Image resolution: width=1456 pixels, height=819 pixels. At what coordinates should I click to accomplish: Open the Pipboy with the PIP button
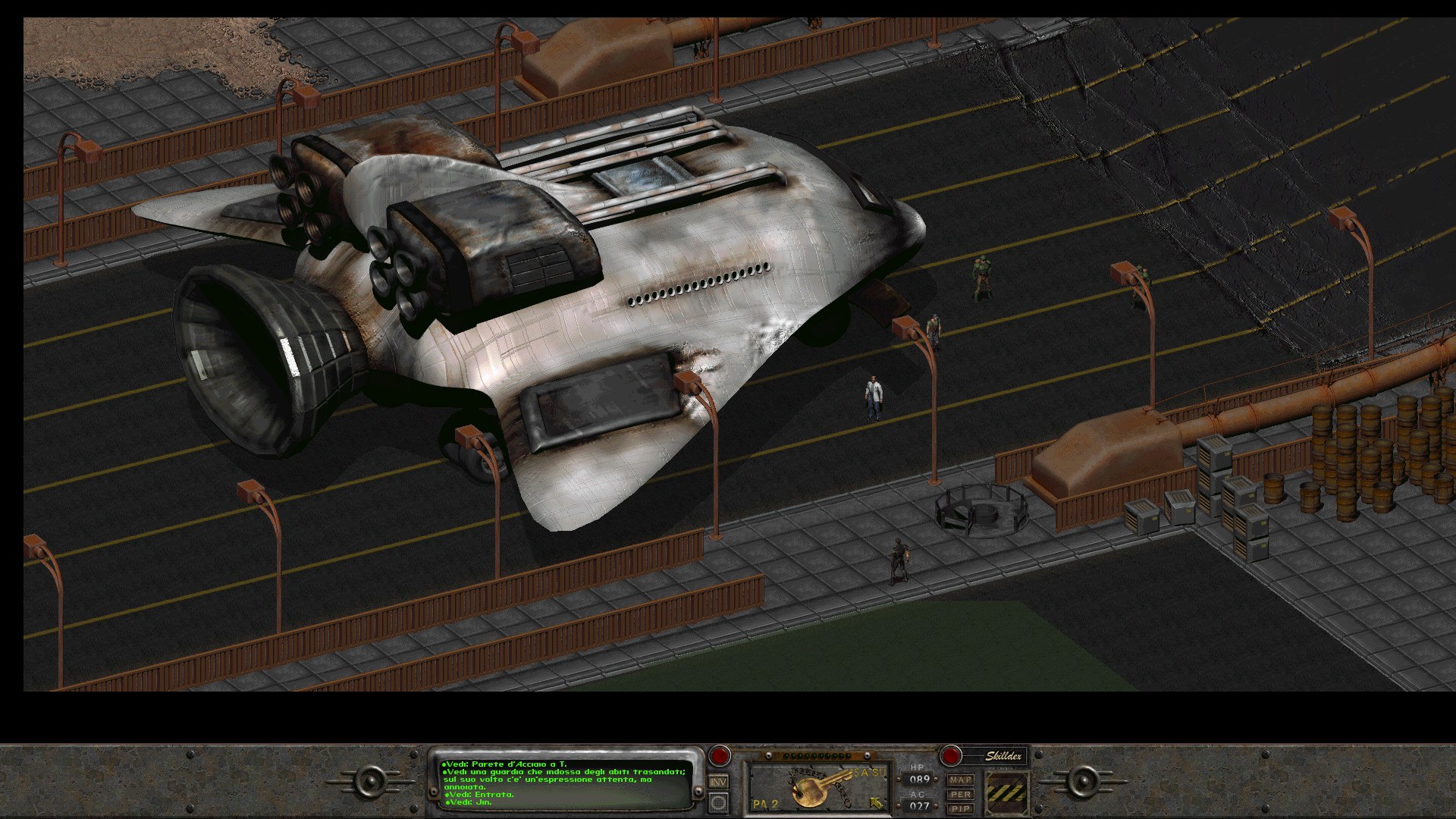[x=961, y=810]
